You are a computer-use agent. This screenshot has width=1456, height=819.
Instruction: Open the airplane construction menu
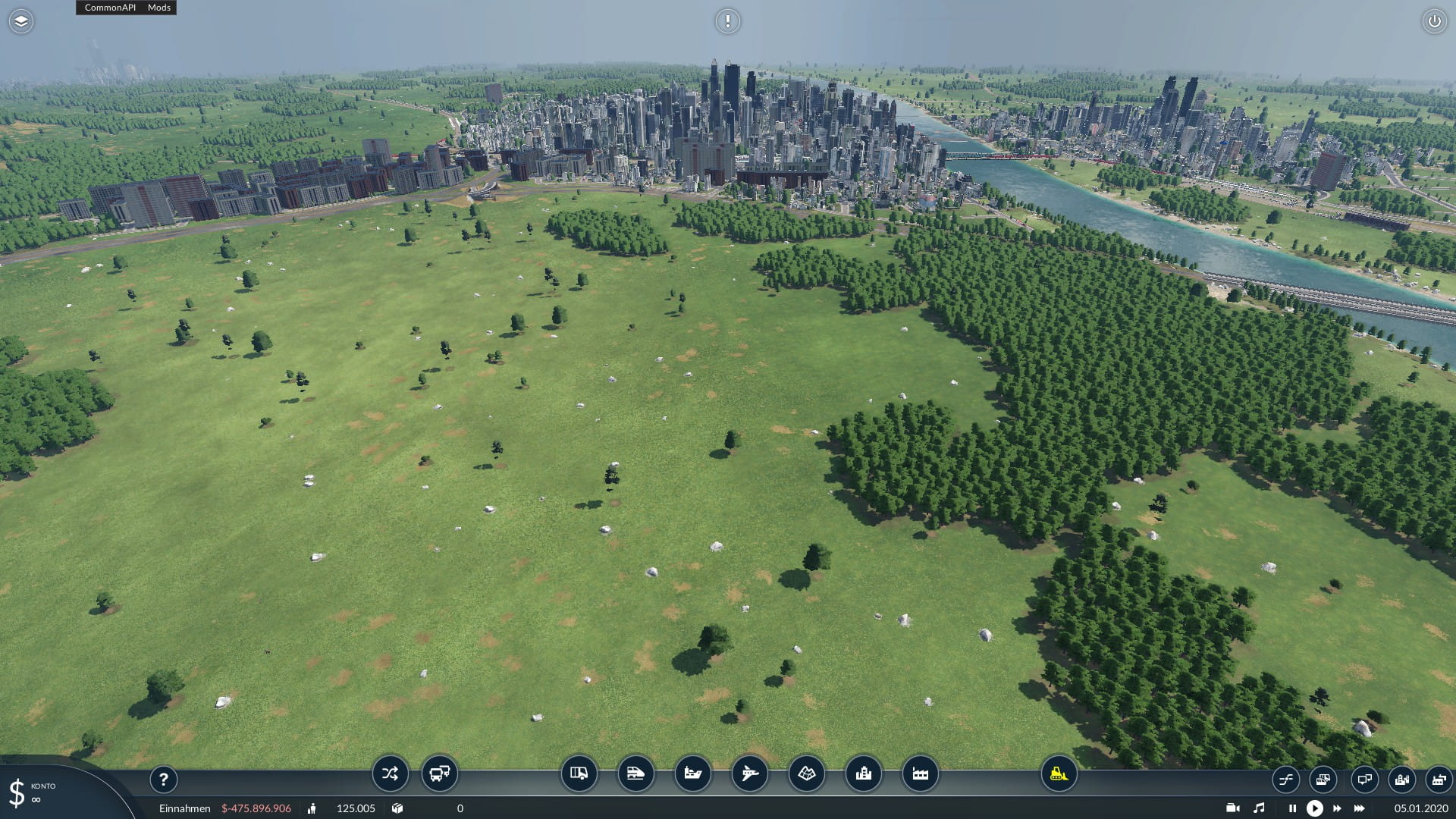tap(749, 773)
